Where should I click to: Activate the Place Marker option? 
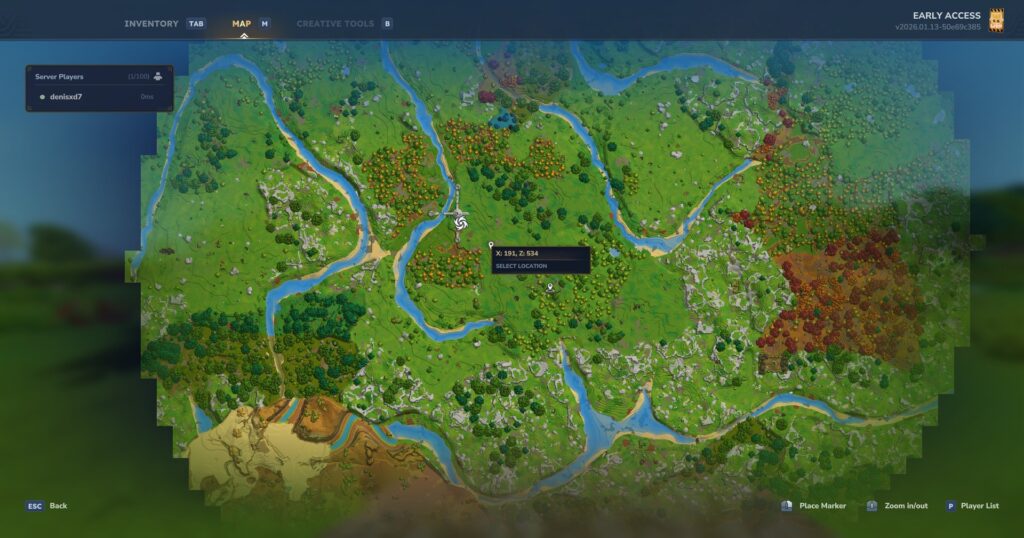point(822,506)
